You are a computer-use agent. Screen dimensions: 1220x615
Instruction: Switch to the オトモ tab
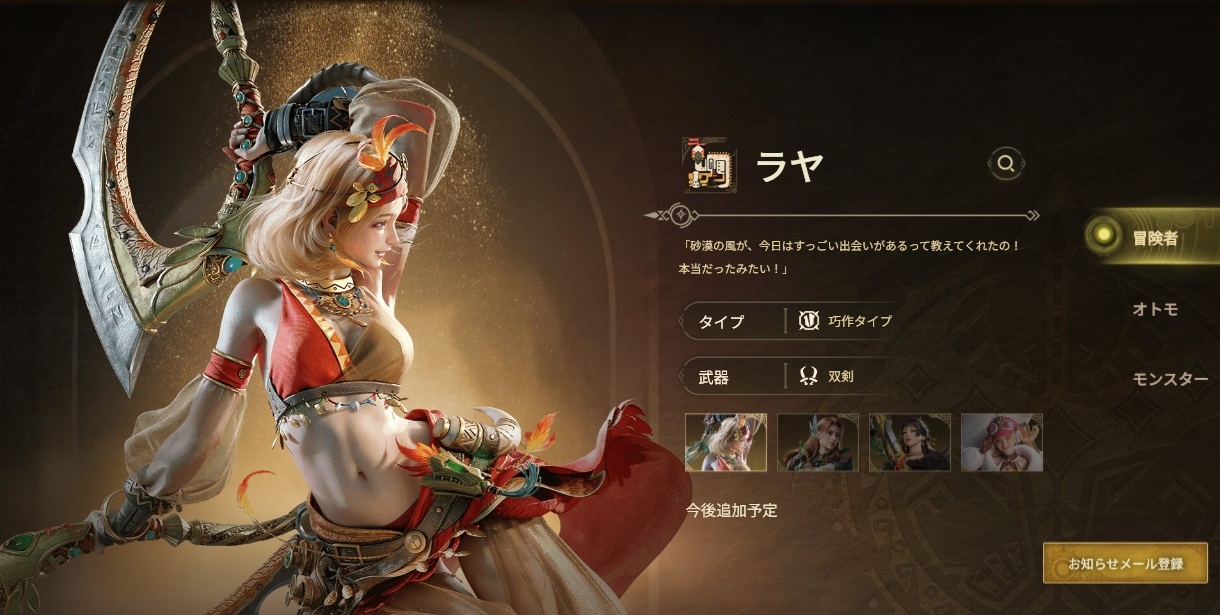click(1155, 309)
